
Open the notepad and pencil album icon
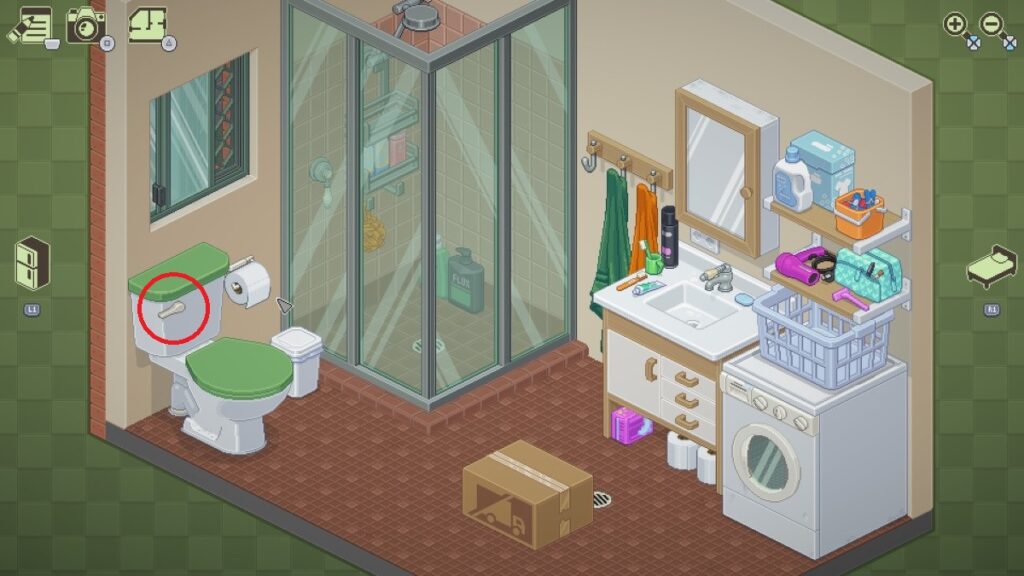(32, 24)
